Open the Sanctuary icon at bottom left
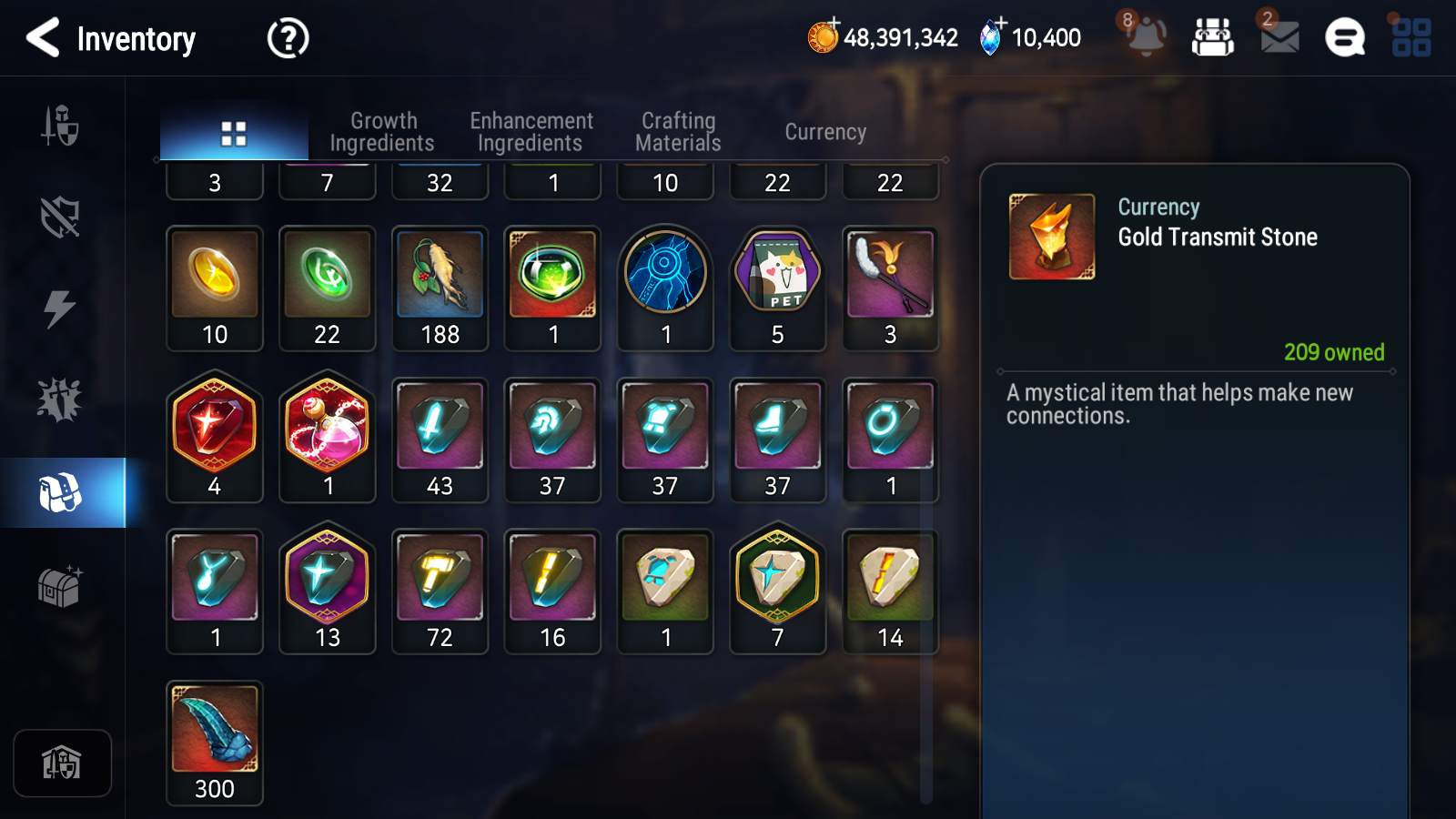 [x=62, y=763]
